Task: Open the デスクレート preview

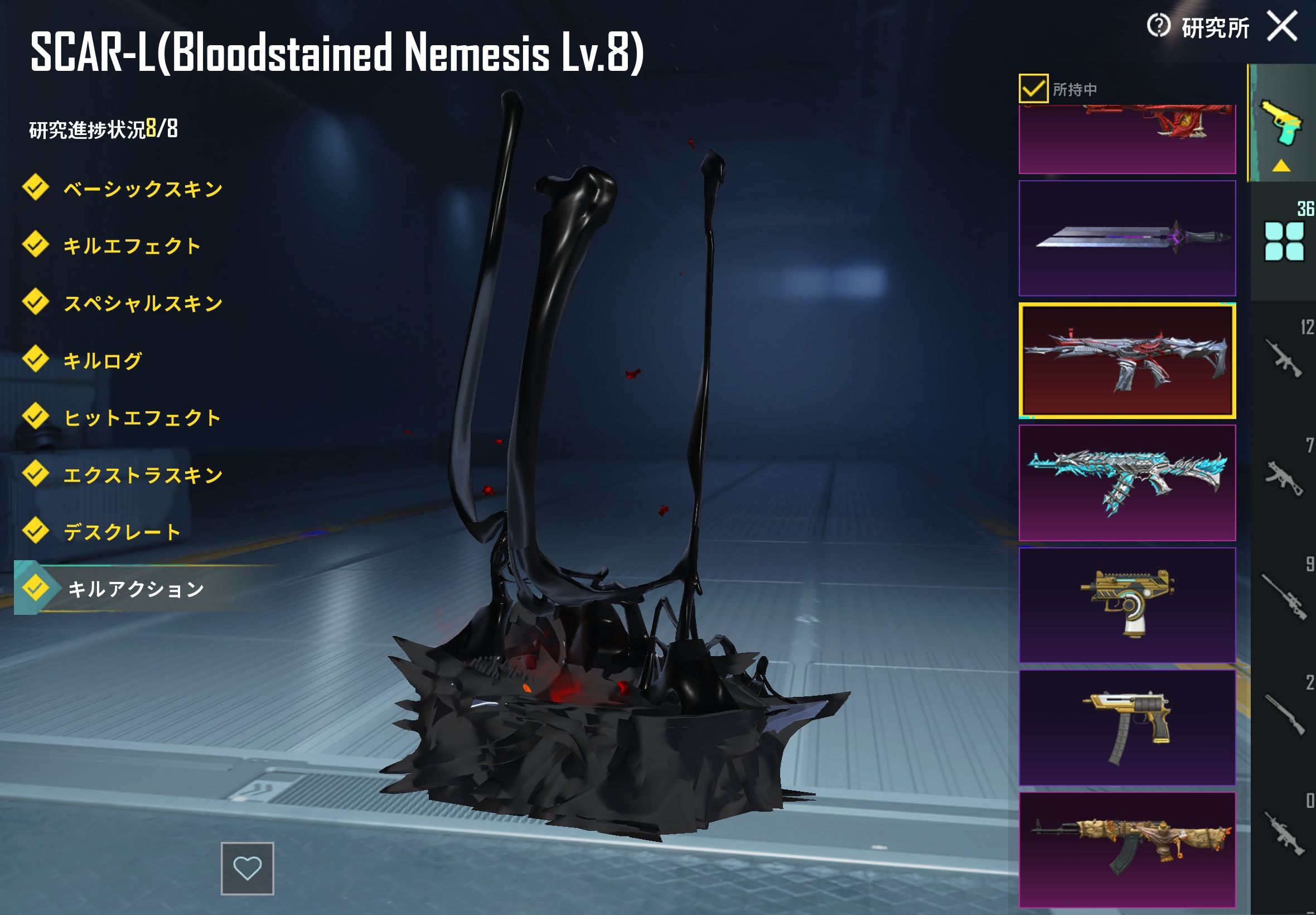Action: tap(122, 532)
